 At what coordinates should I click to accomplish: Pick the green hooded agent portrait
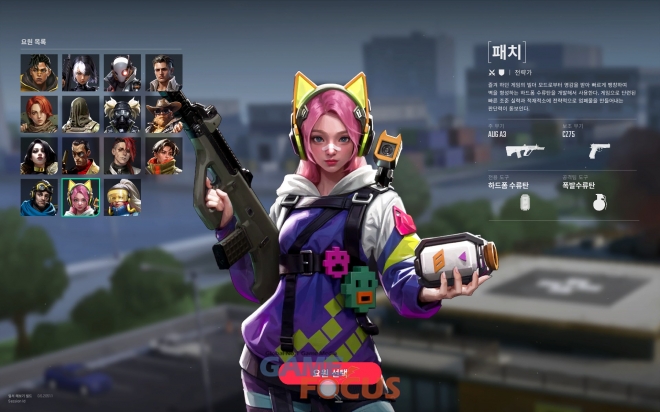click(x=80, y=115)
